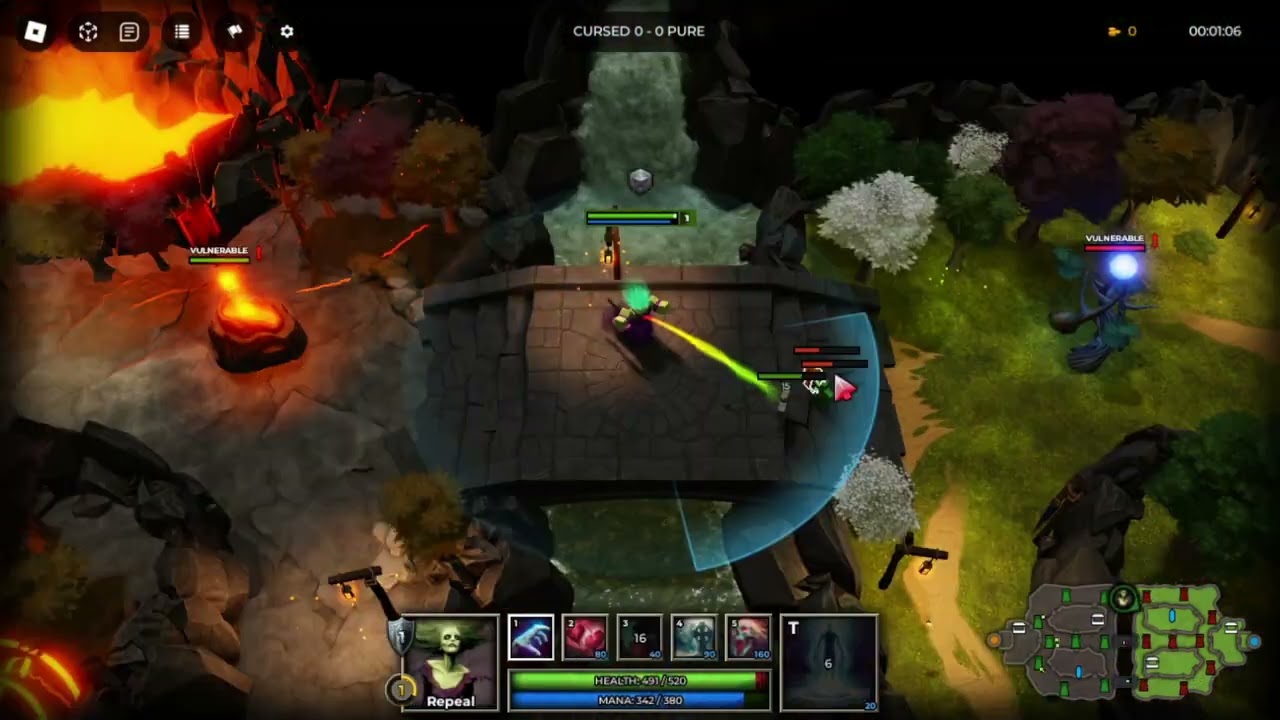Use ability 4, the gravestone cross
Image resolution: width=1280 pixels, height=720 pixels.
693,638
